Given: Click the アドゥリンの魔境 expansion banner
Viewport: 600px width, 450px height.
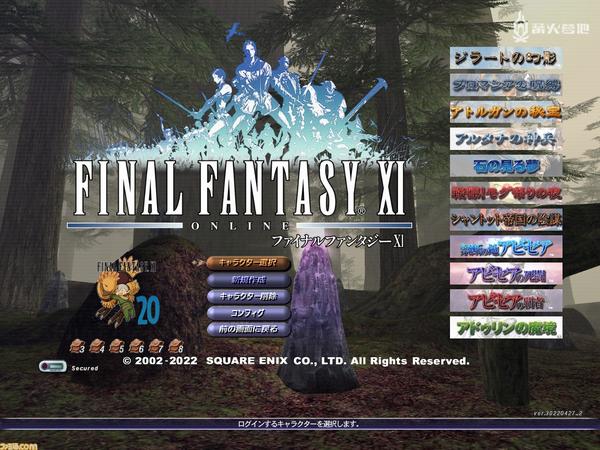Looking at the screenshot, I should coord(505,327).
